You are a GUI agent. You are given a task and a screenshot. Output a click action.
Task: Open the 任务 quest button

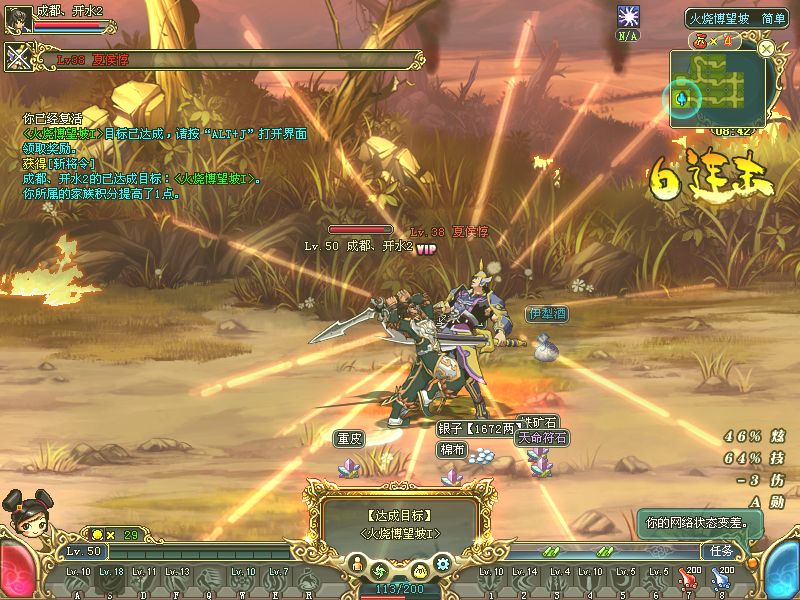coord(722,551)
